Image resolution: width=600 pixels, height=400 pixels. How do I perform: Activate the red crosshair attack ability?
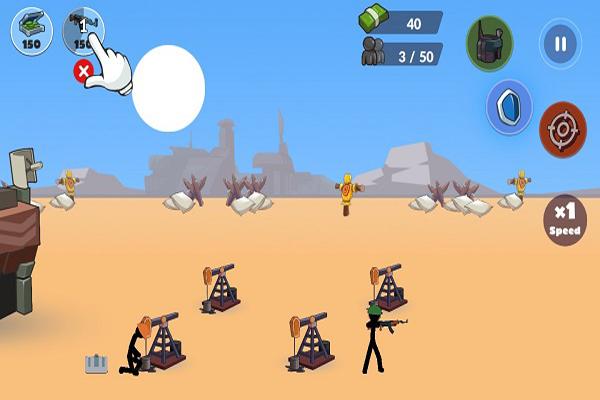point(562,130)
